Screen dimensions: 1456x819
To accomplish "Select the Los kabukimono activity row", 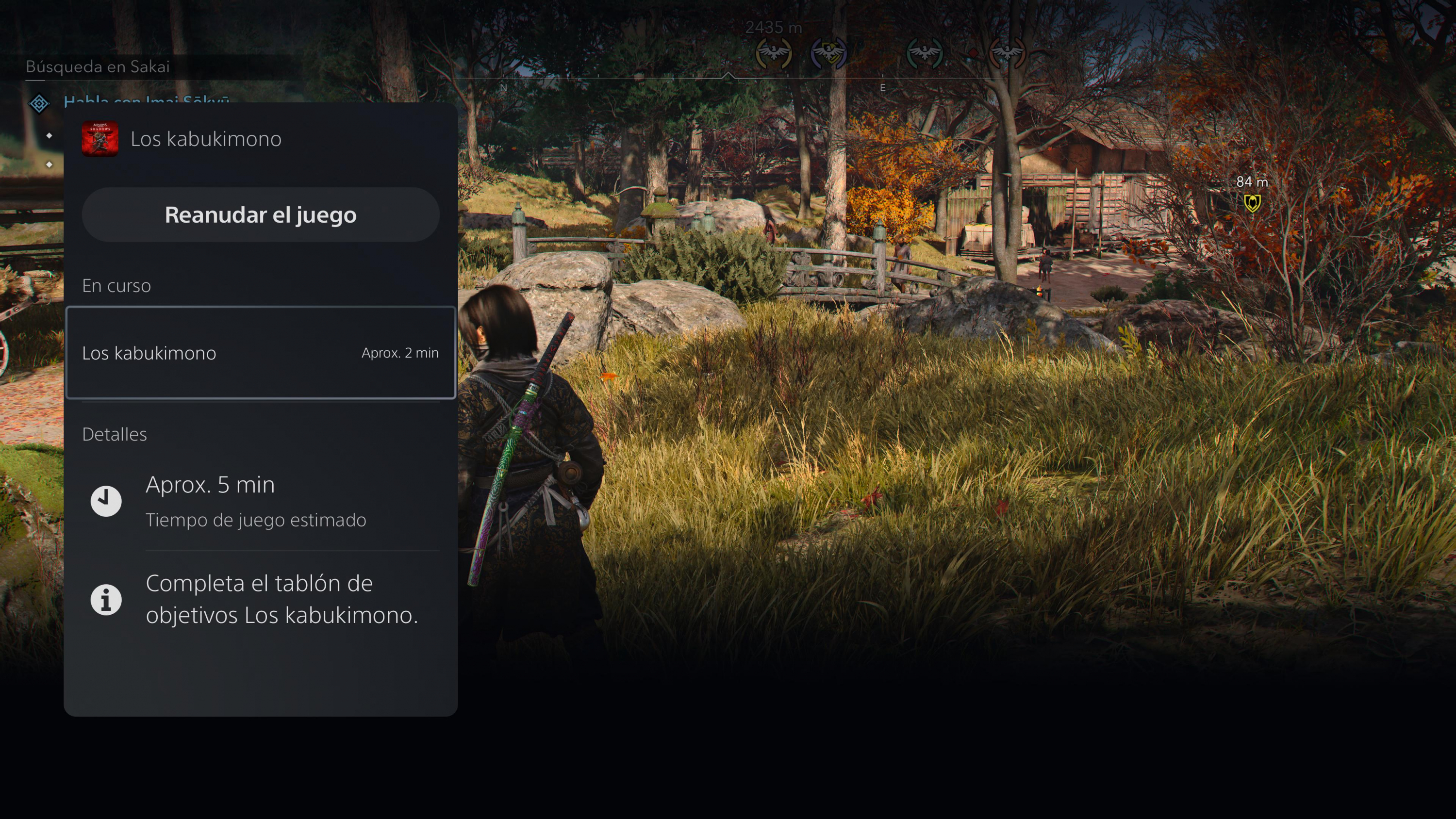I will tap(261, 353).
